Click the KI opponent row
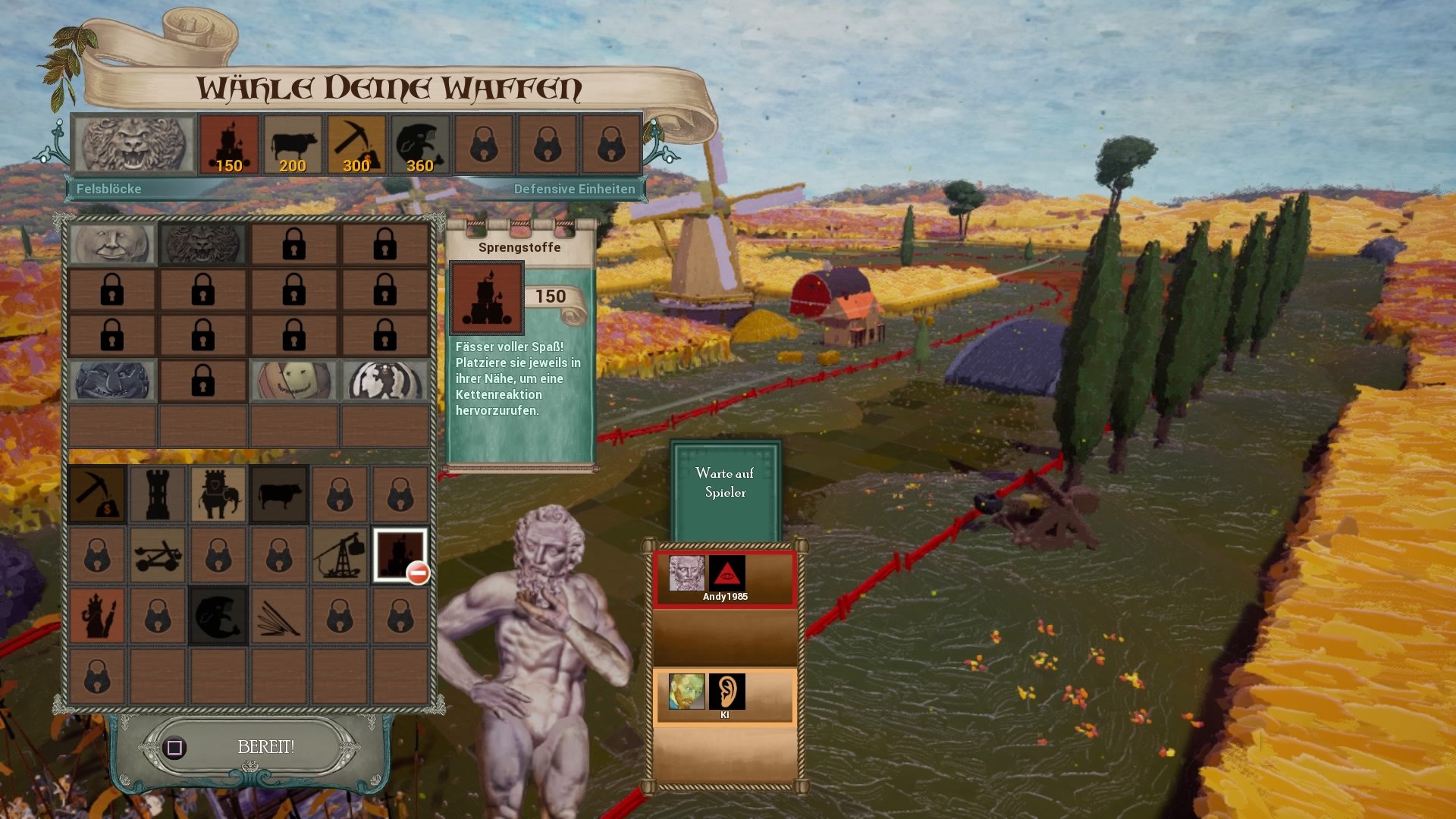Screen dimensions: 1456x819 725,697
